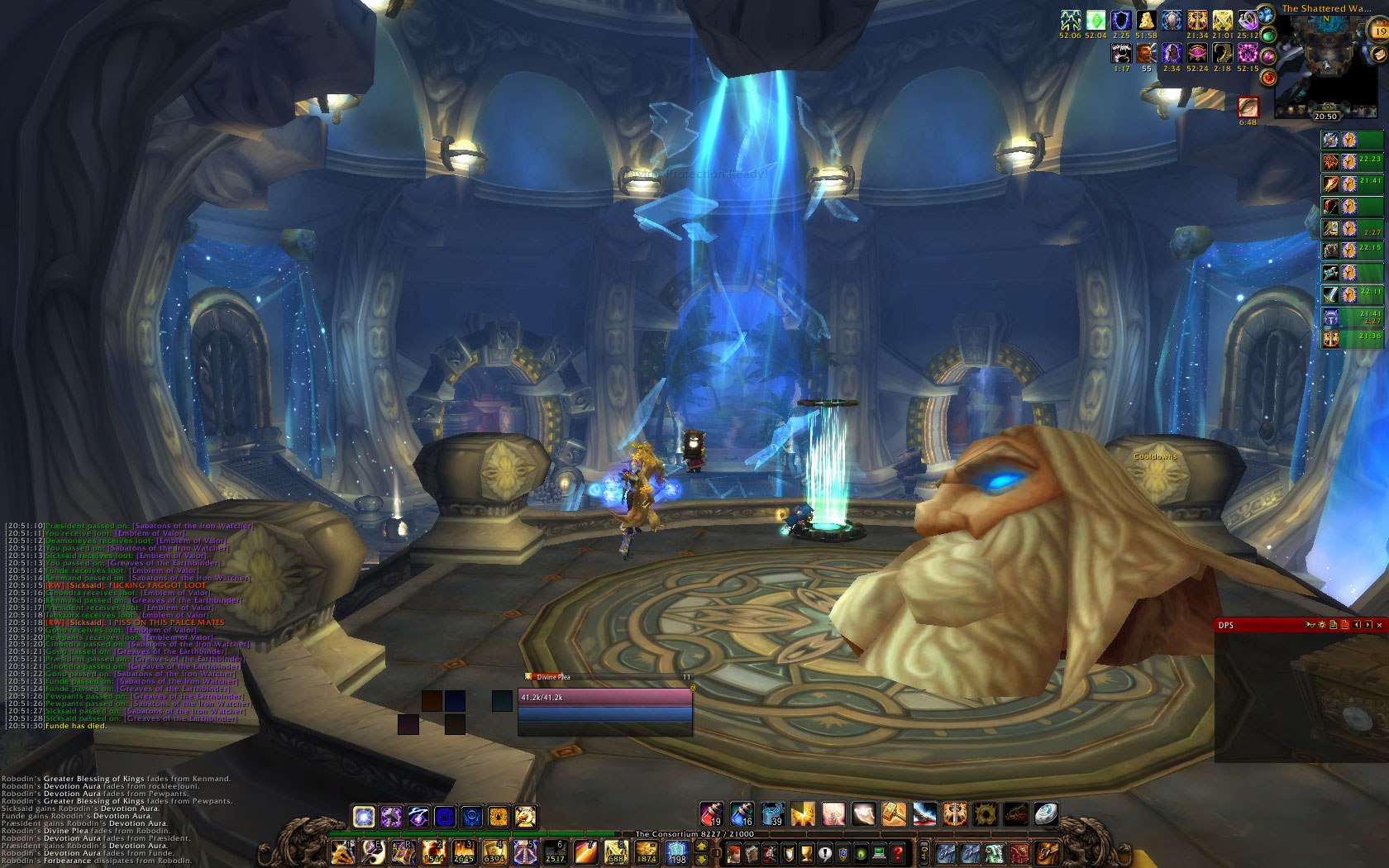Click the cheese buff icon
Screen dimensions: 1389x868
1146,20
